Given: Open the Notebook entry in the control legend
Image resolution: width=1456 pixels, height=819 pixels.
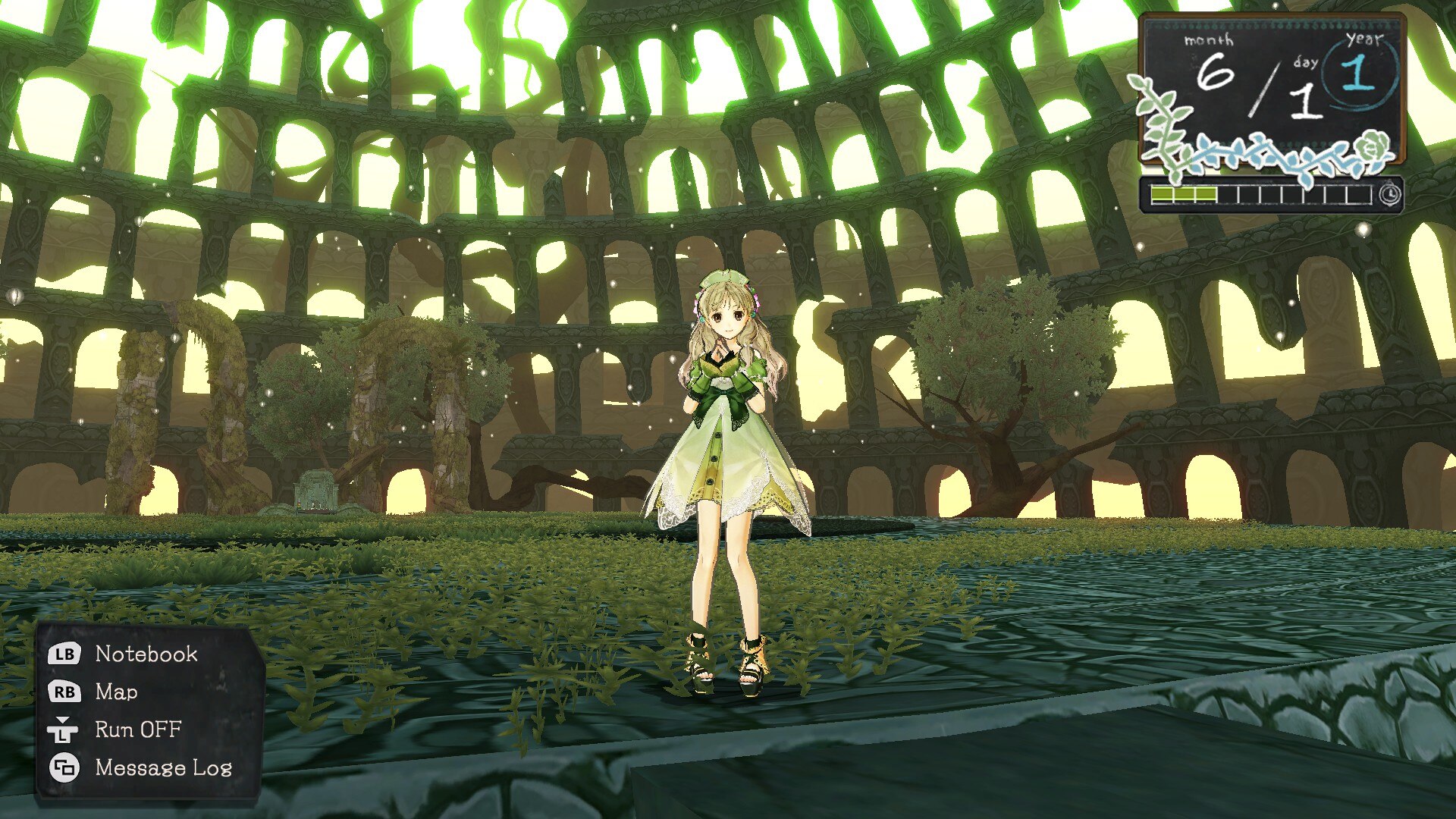Looking at the screenshot, I should coord(146,654).
